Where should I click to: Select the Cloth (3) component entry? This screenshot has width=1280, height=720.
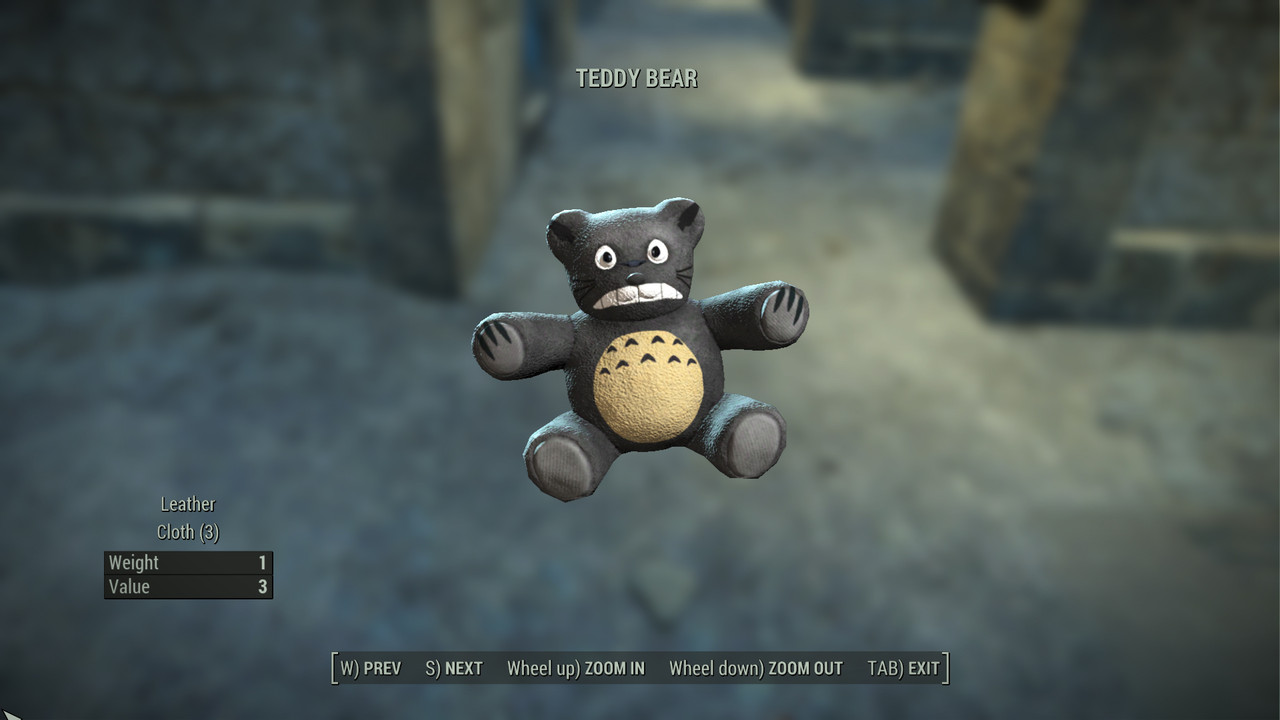[187, 532]
